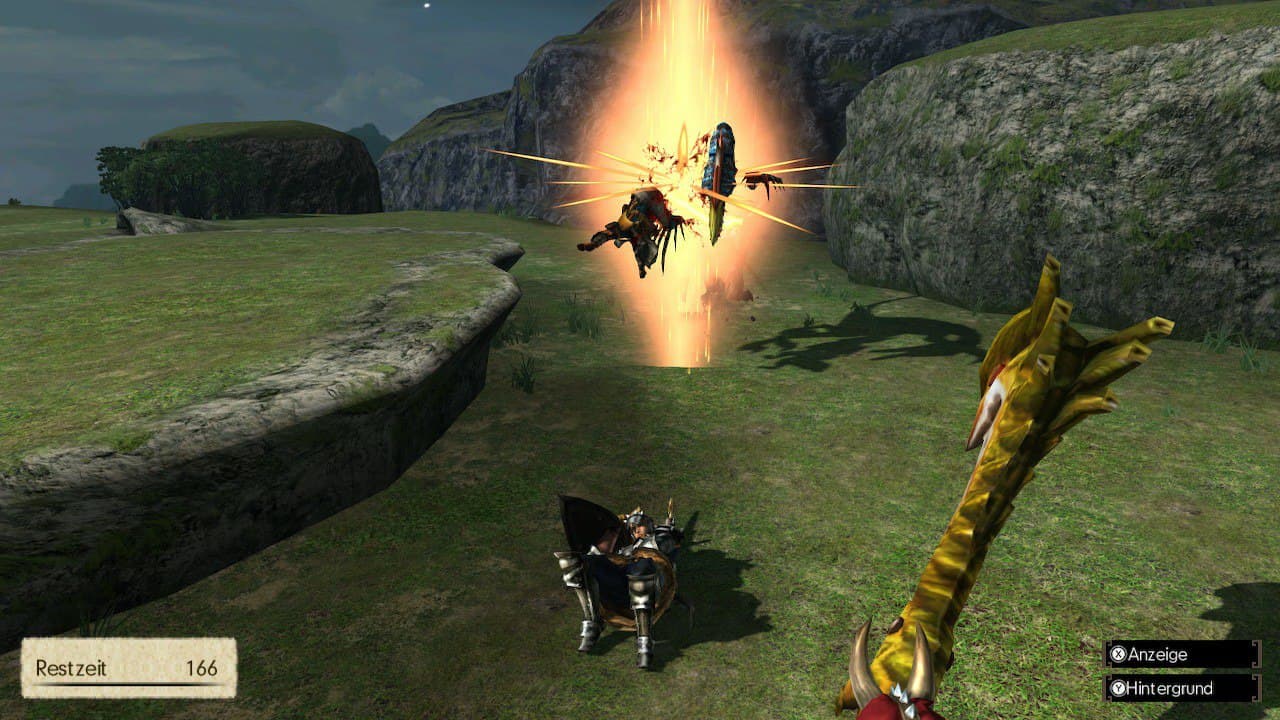The image size is (1280, 720).
Task: Toggle the Anzeige display option
Action: pos(1181,654)
